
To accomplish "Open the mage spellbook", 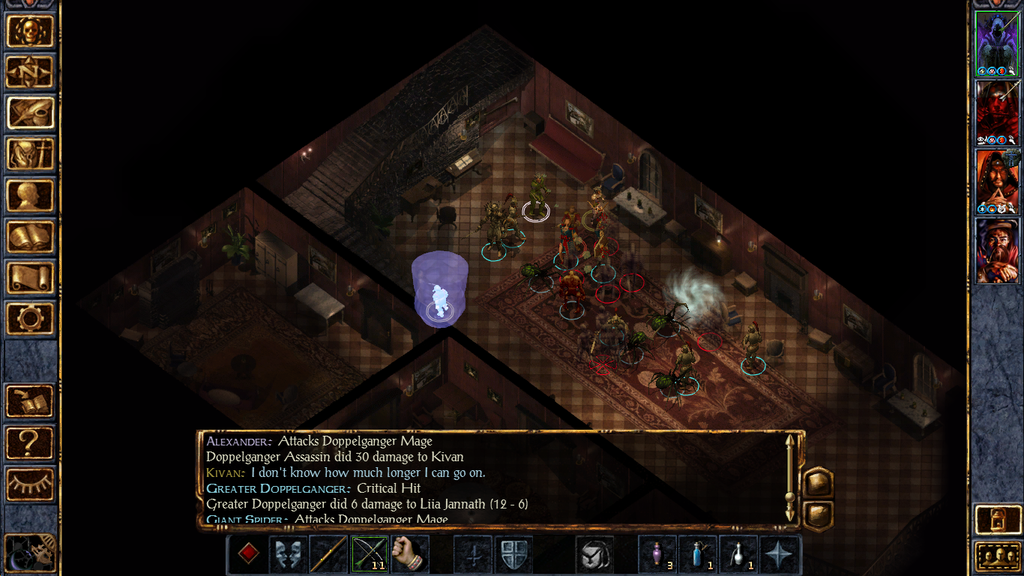I will pyautogui.click(x=30, y=237).
